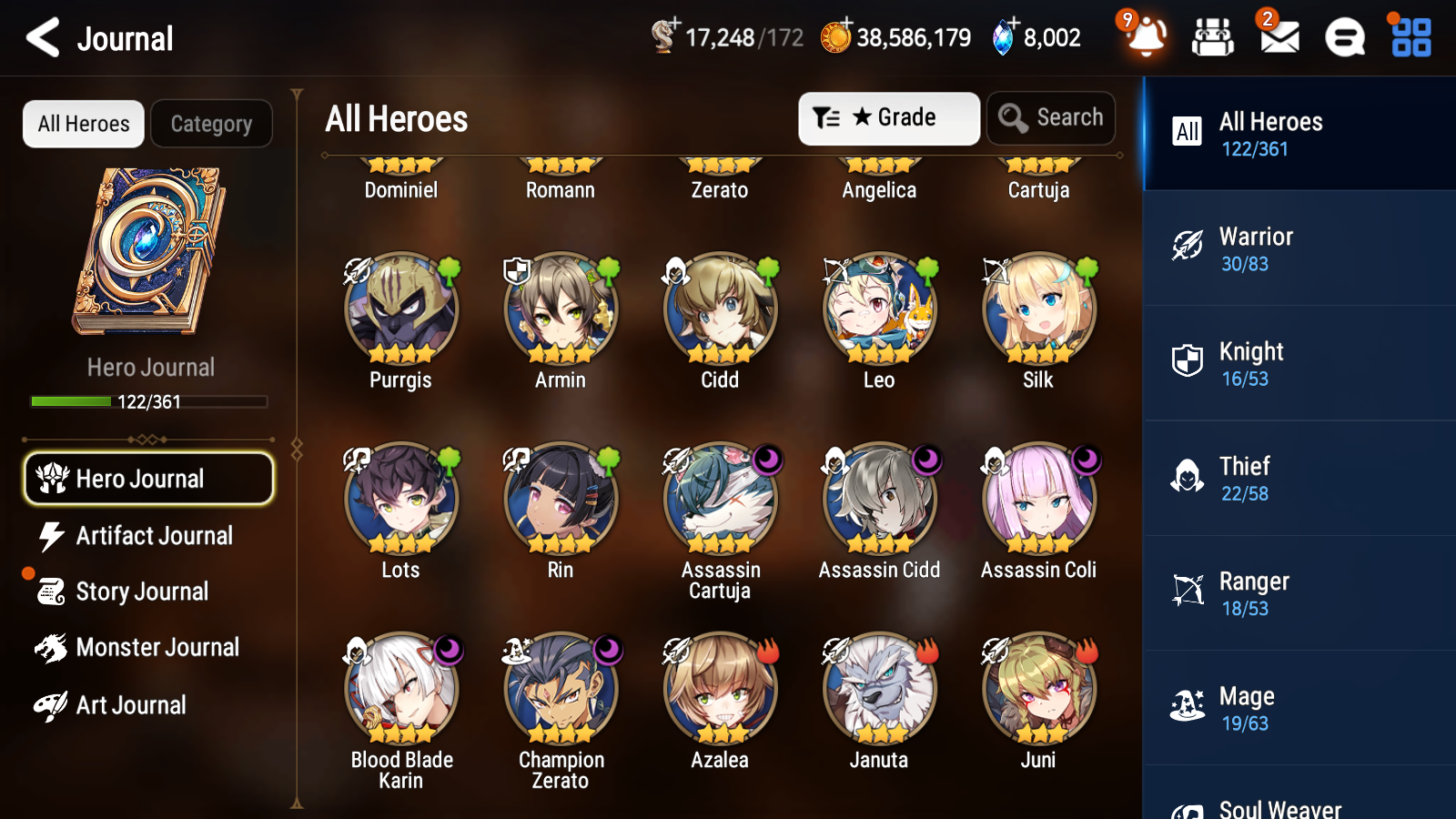Screen dimensions: 1456x819
Task: Click the Hero Journal progress bar
Action: (x=148, y=401)
